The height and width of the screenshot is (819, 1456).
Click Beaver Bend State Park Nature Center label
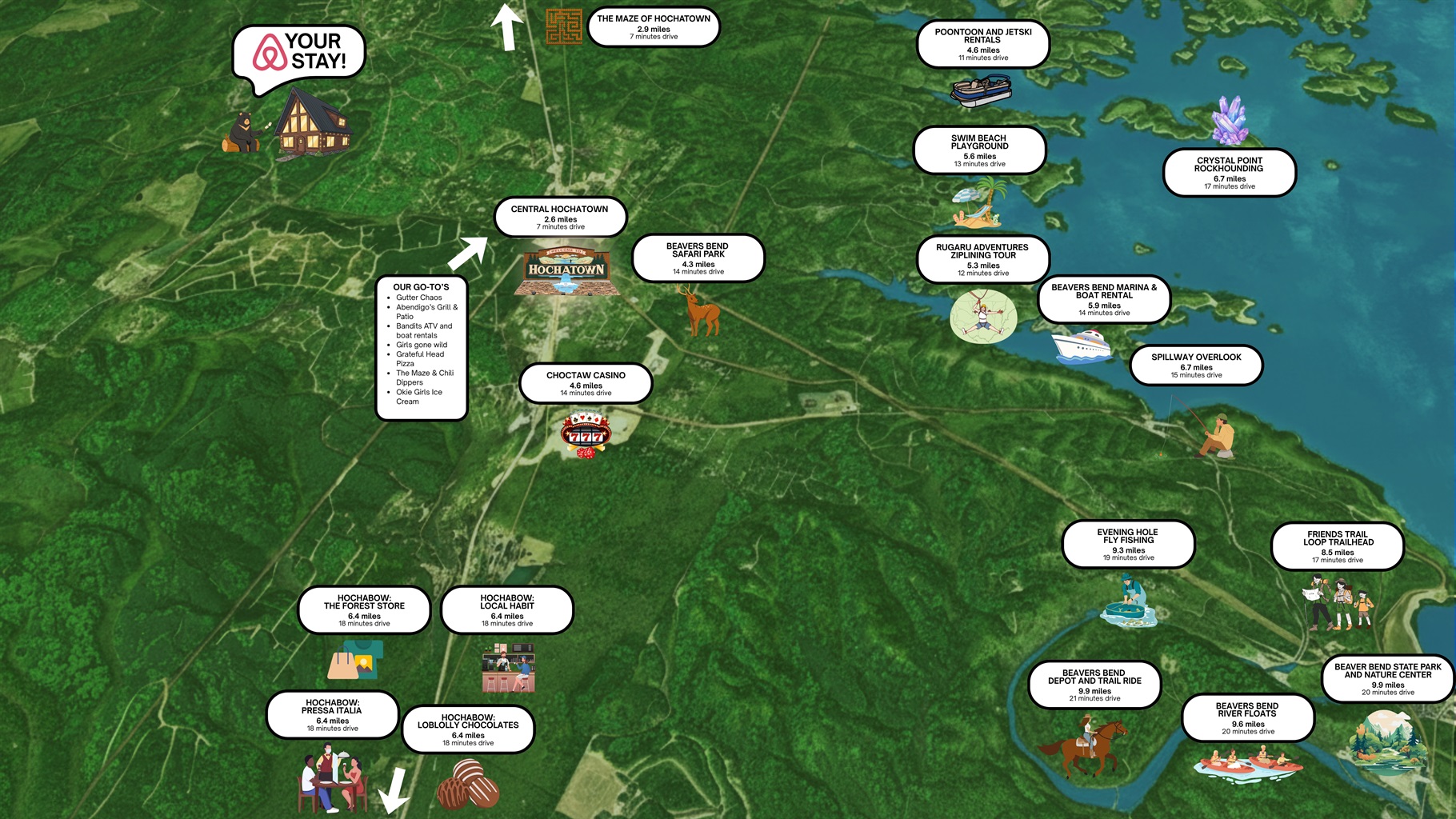click(x=1387, y=679)
